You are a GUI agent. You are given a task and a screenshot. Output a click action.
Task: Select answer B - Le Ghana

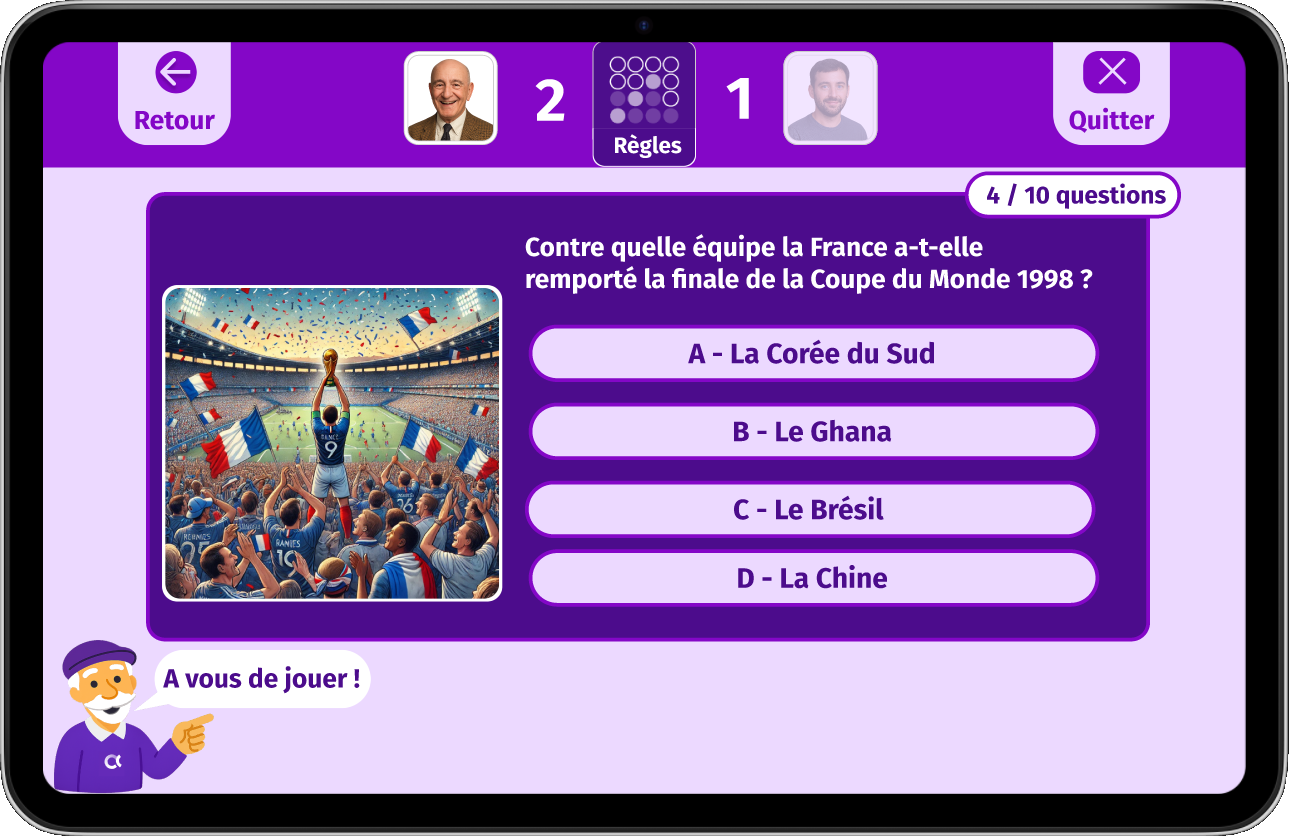click(x=813, y=432)
